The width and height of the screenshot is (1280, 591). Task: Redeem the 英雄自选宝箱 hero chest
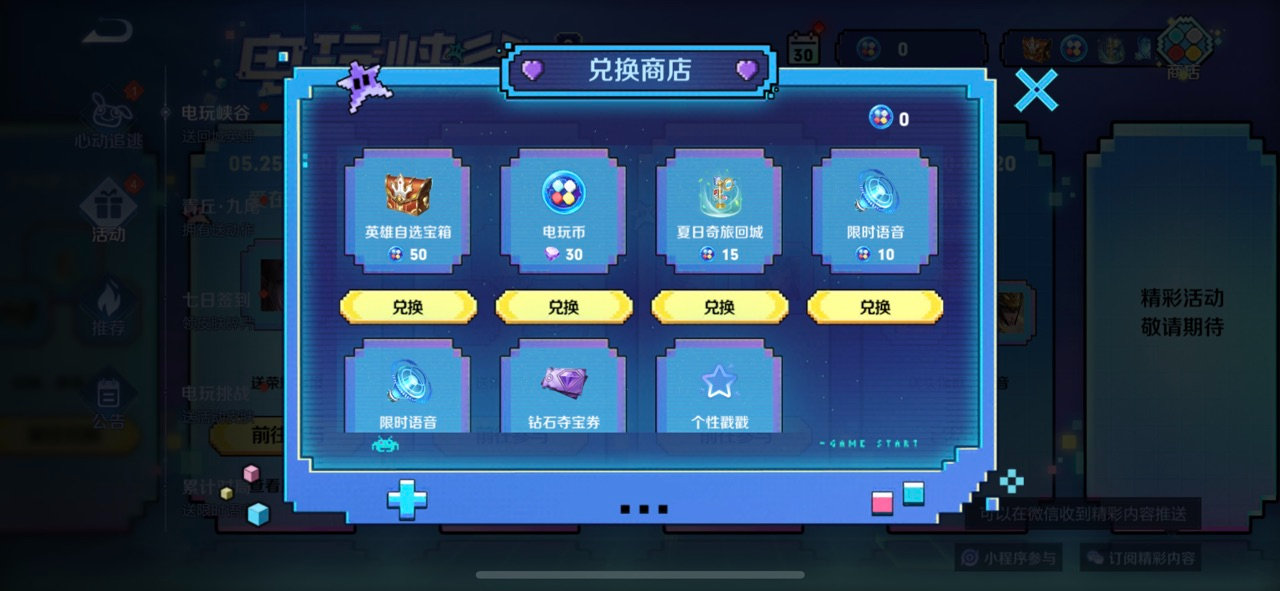(x=408, y=307)
